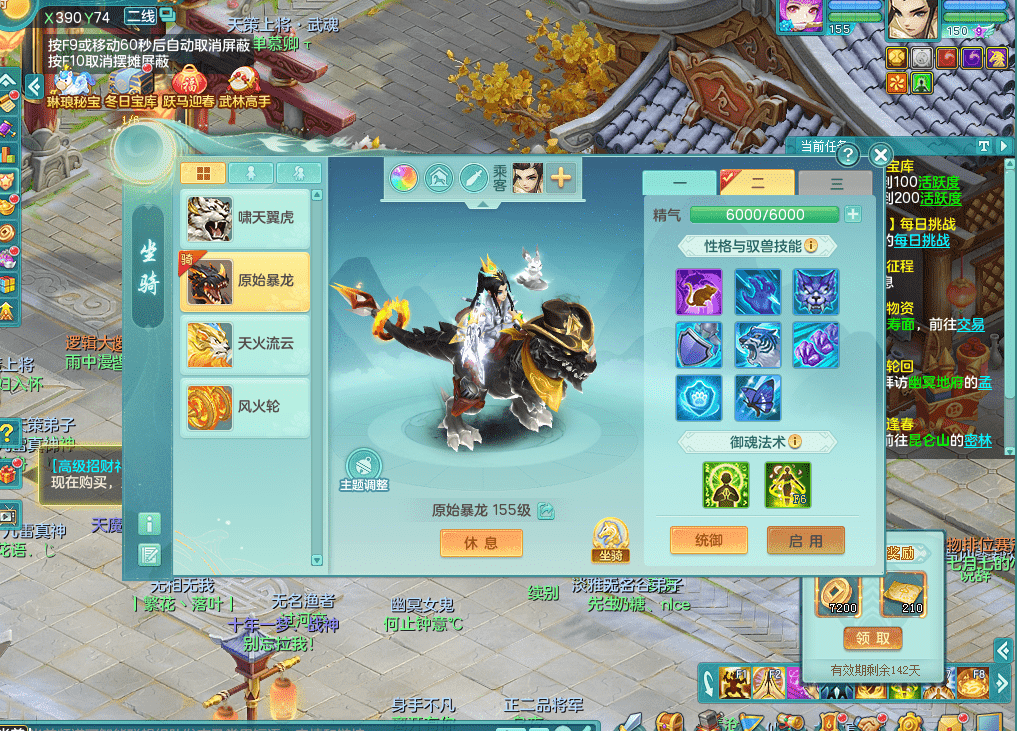Close the mount panel

point(880,155)
